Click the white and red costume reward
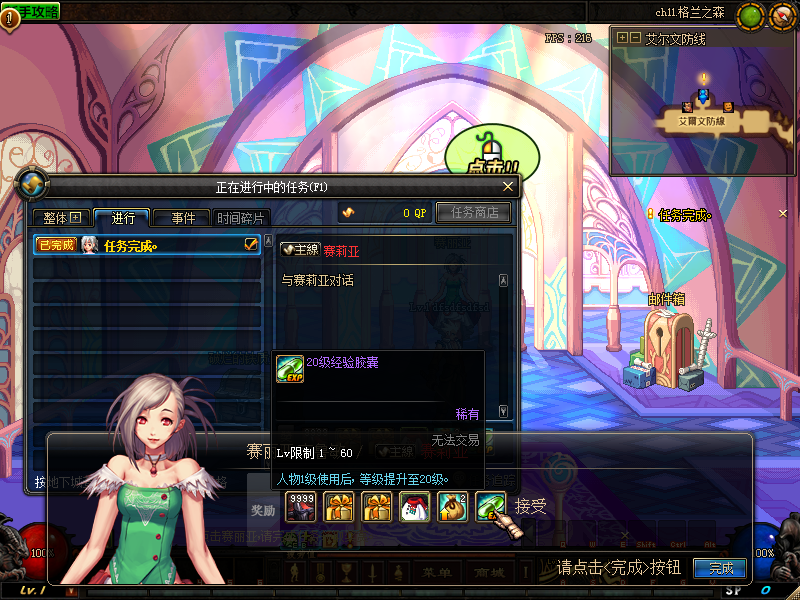Viewport: 800px width, 600px height. 414,507
